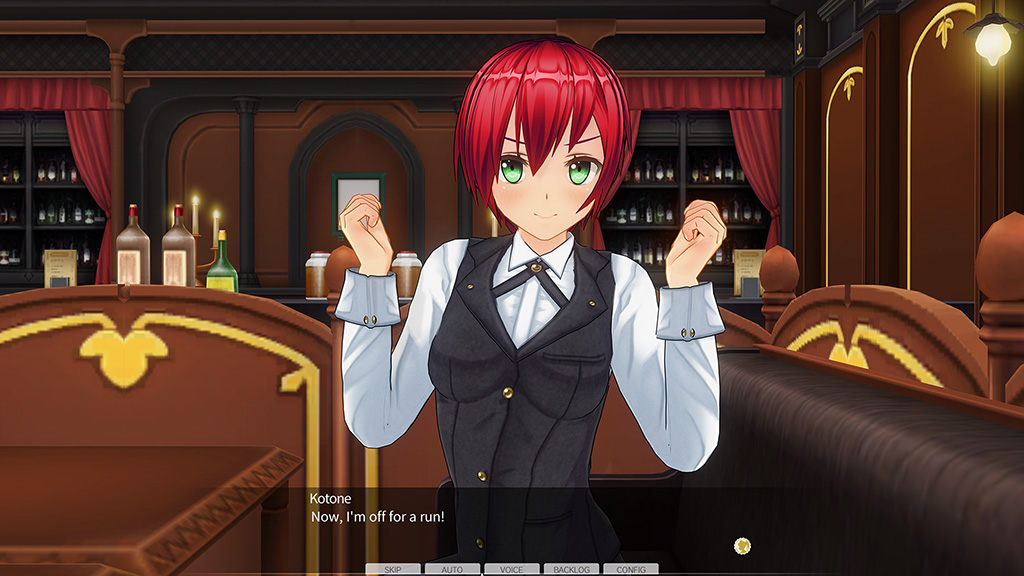Image resolution: width=1024 pixels, height=576 pixels.
Task: Replay the line using the VOICE button
Action: (x=511, y=569)
